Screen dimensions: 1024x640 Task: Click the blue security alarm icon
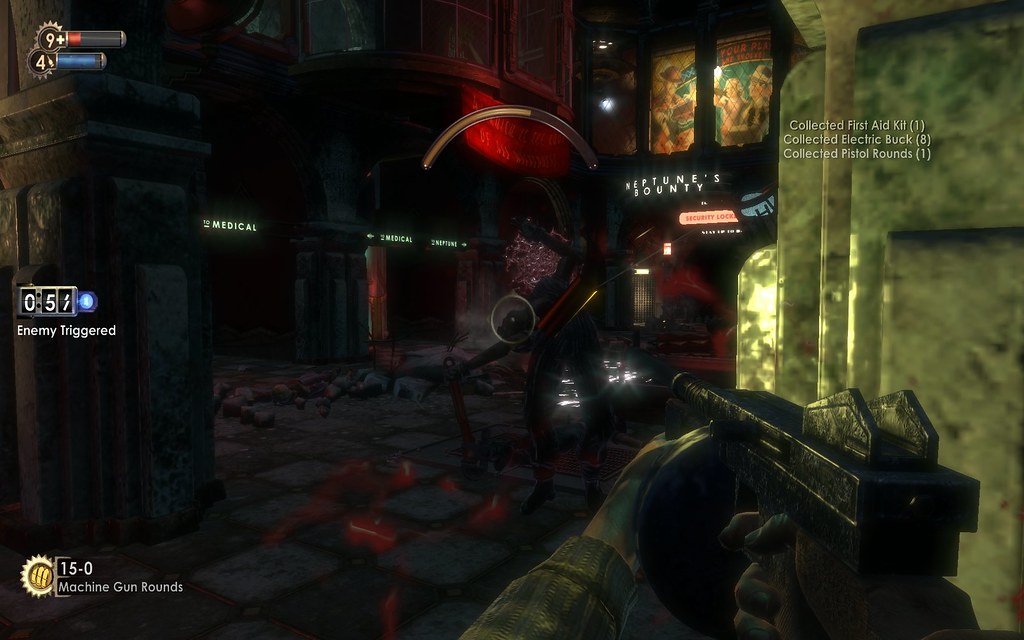87,300
